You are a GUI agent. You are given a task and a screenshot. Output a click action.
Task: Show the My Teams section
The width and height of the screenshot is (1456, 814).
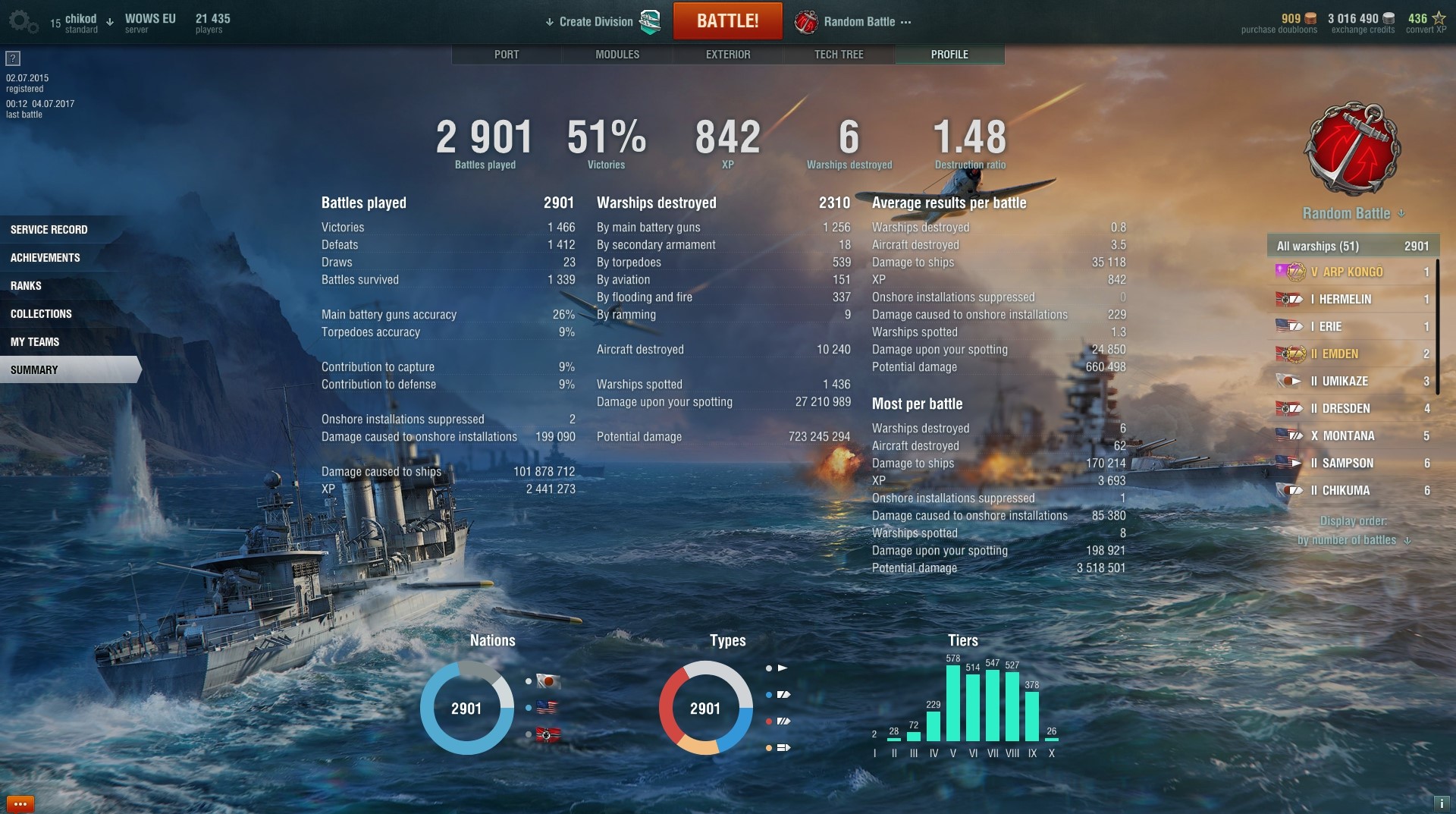click(x=35, y=342)
